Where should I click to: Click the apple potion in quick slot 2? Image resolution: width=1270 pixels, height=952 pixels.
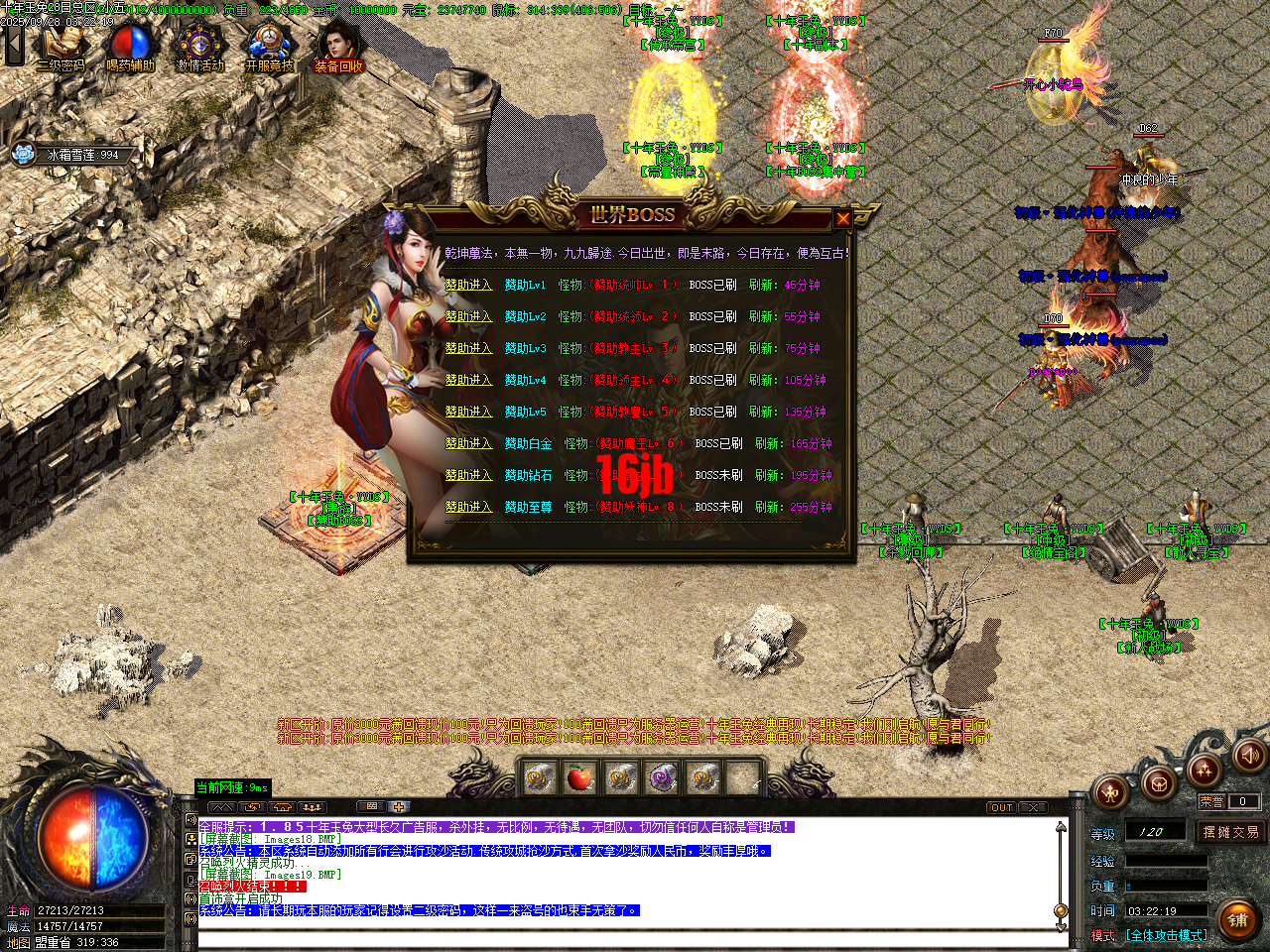578,779
